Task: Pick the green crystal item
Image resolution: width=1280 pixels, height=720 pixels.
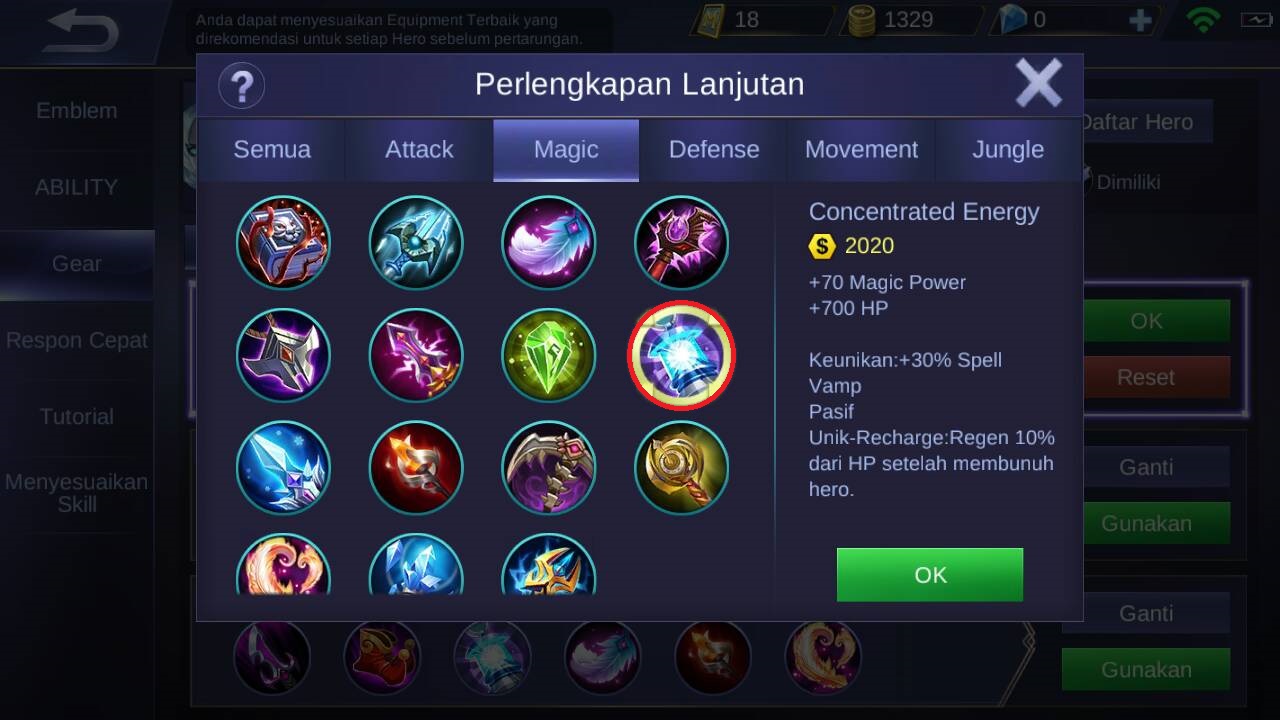Action: pyautogui.click(x=548, y=356)
